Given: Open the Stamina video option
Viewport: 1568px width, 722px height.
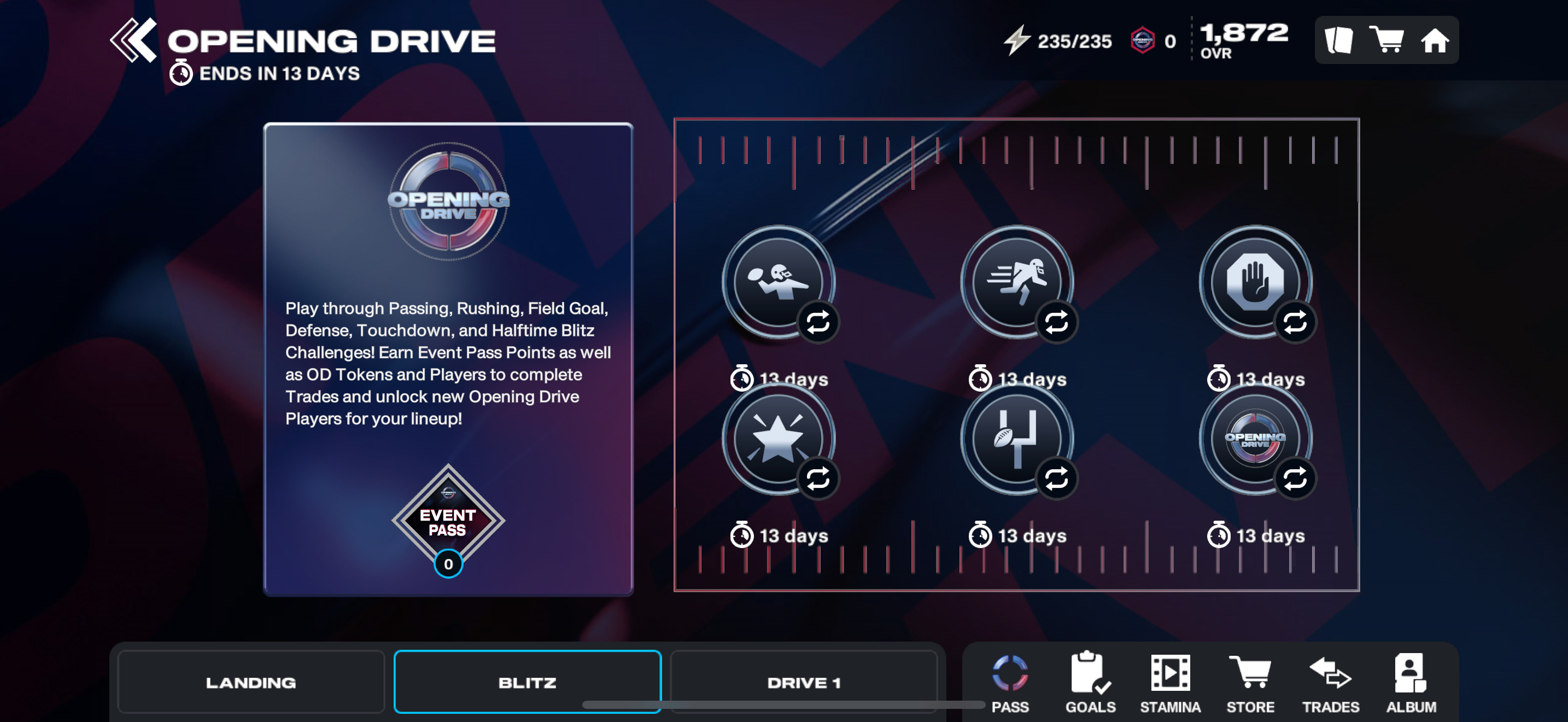Looking at the screenshot, I should coord(1170,682).
